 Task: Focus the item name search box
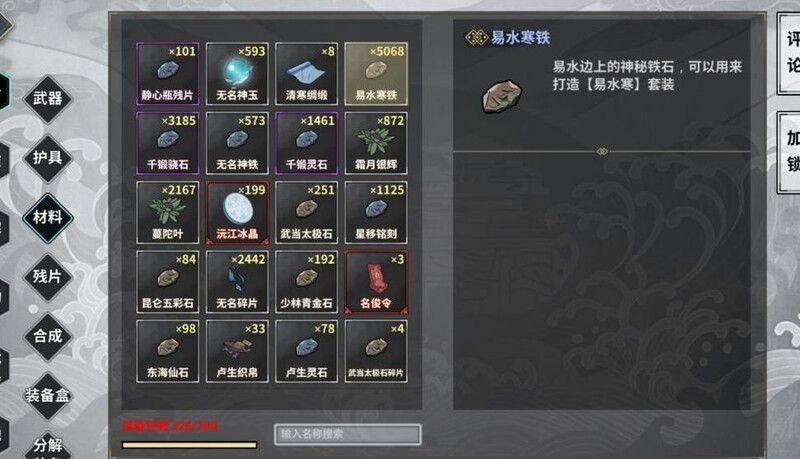[x=347, y=434]
